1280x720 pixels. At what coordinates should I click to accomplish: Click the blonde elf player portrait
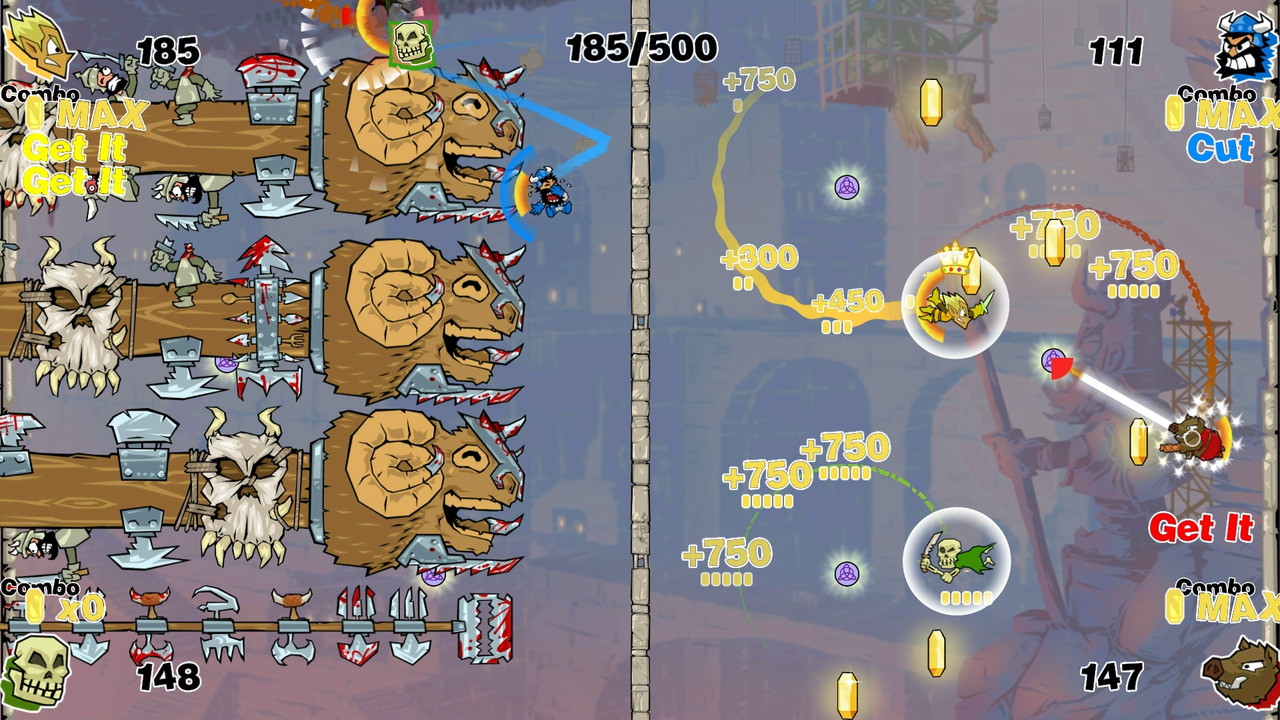pos(38,45)
